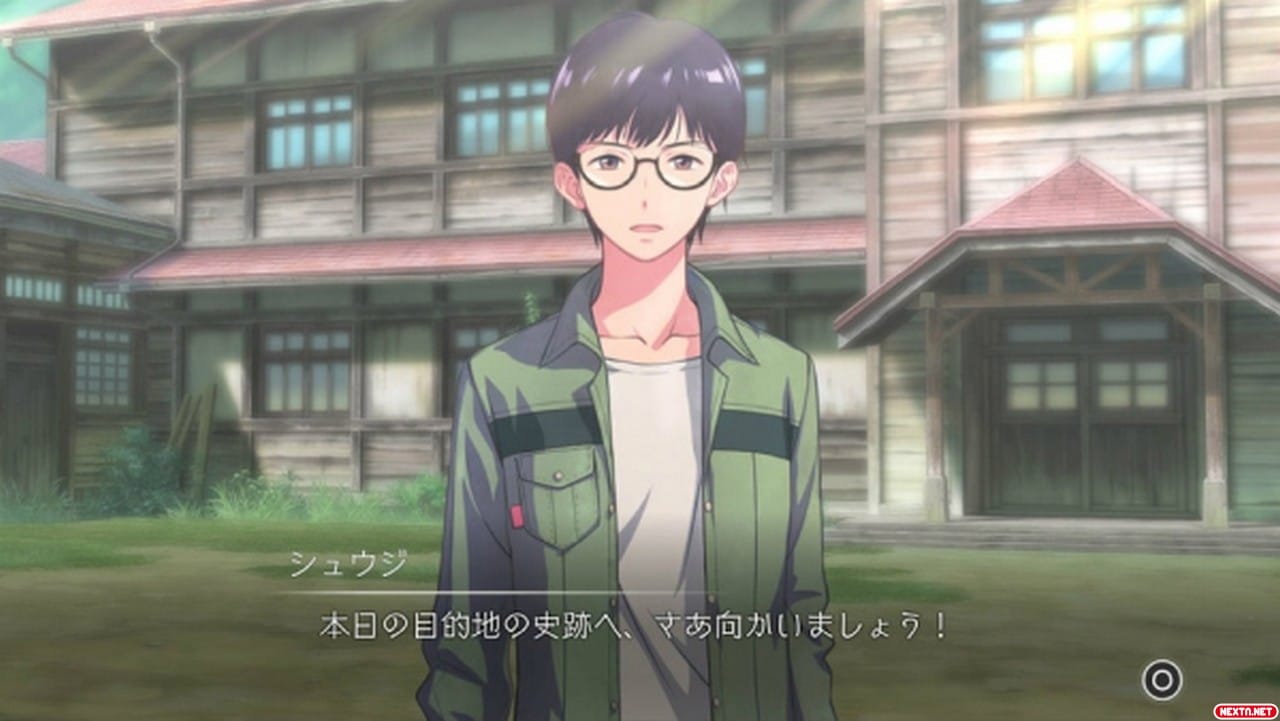Click the circular auto-advance icon bottom right
The width and height of the screenshot is (1280, 721).
1163,679
